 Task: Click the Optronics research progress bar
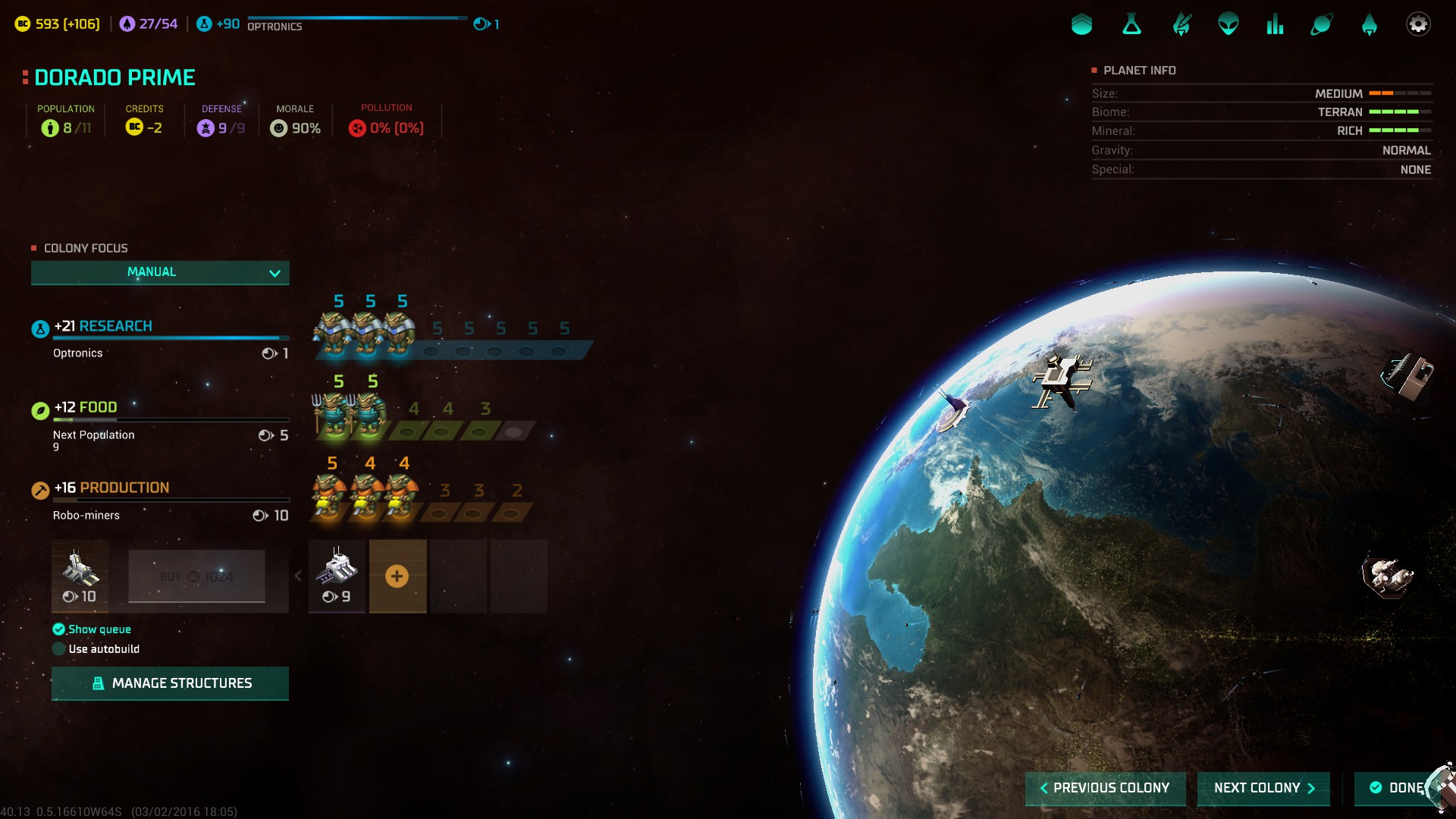tap(356, 18)
